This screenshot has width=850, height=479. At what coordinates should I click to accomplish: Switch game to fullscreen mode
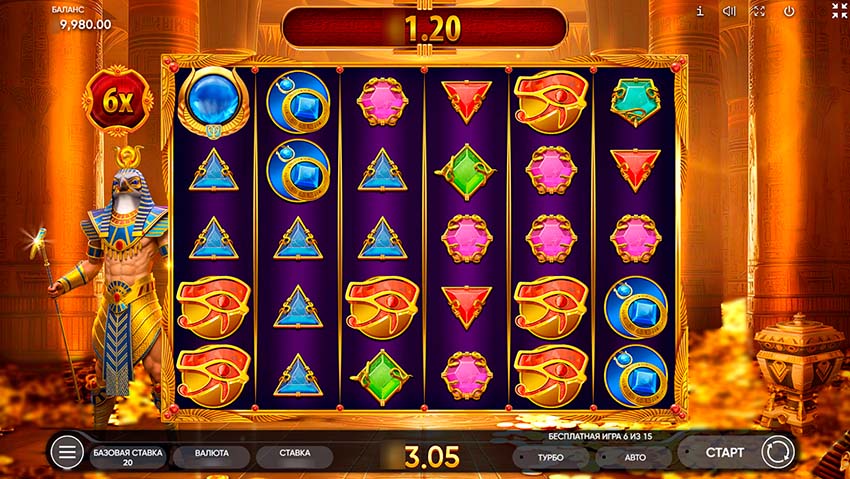tap(759, 11)
